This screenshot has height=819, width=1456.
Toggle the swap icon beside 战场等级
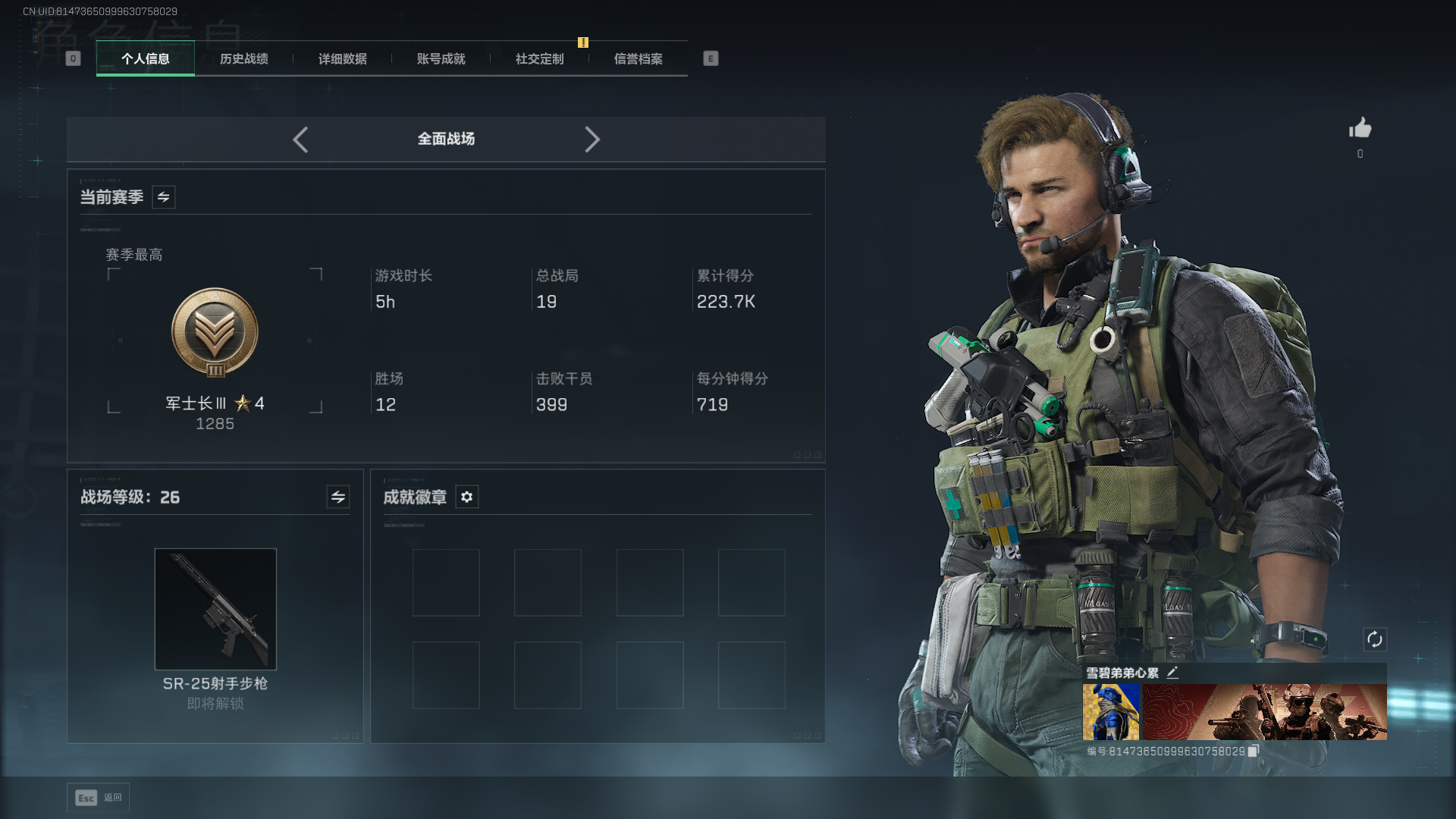tap(338, 497)
